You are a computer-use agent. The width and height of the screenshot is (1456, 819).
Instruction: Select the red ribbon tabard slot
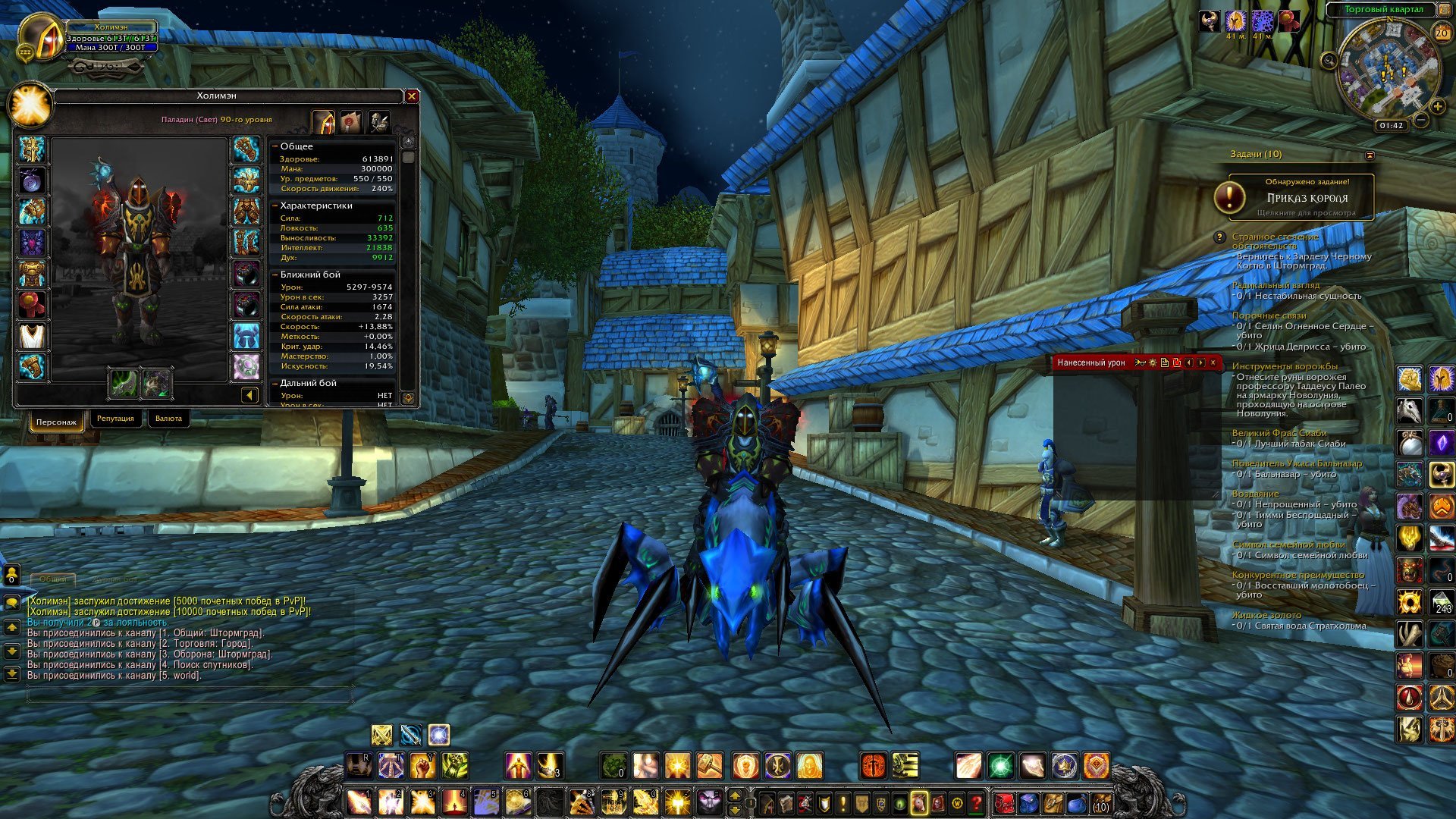[32, 305]
